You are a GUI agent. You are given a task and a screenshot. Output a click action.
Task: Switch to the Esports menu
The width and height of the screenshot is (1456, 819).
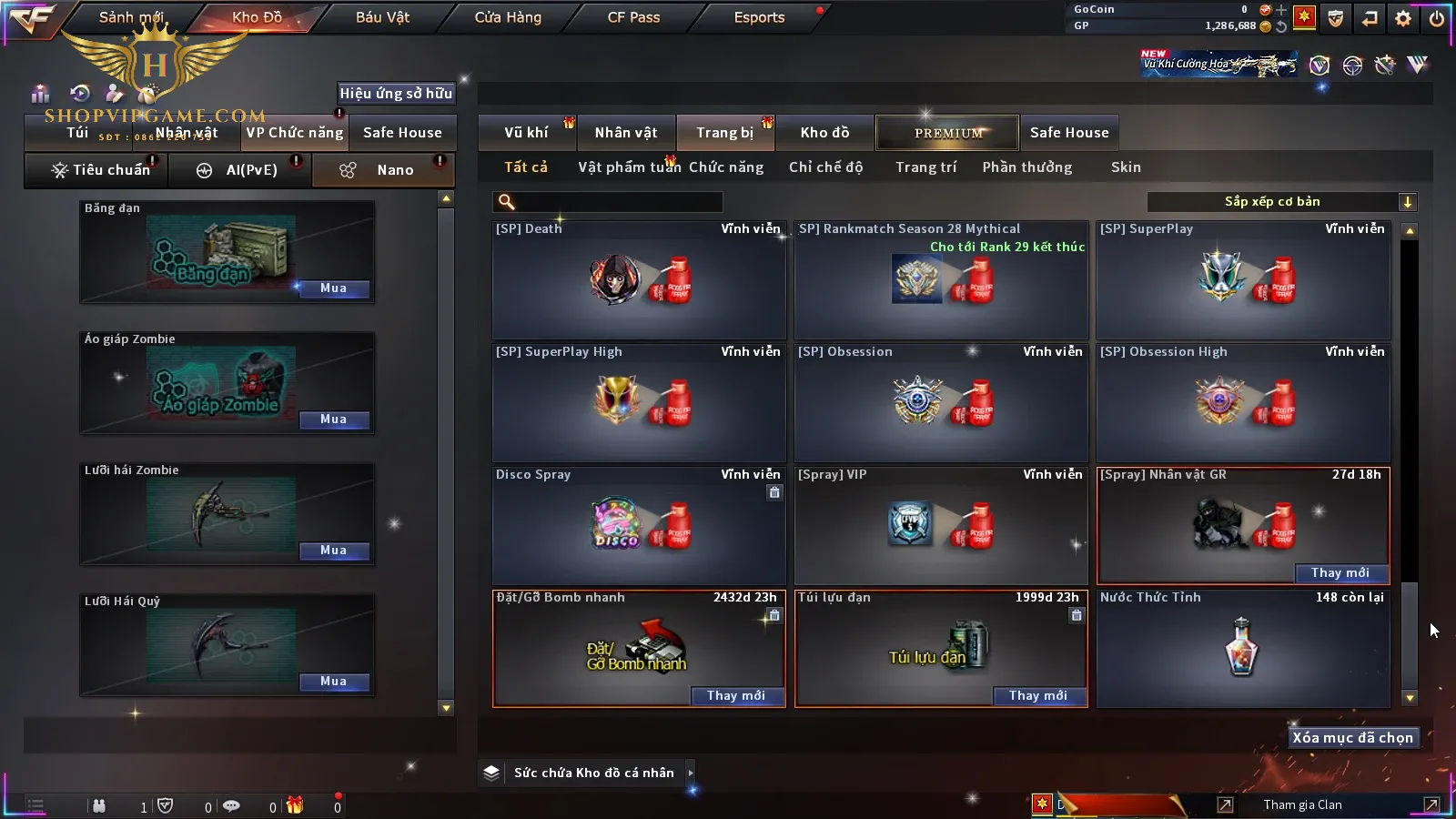click(x=759, y=17)
